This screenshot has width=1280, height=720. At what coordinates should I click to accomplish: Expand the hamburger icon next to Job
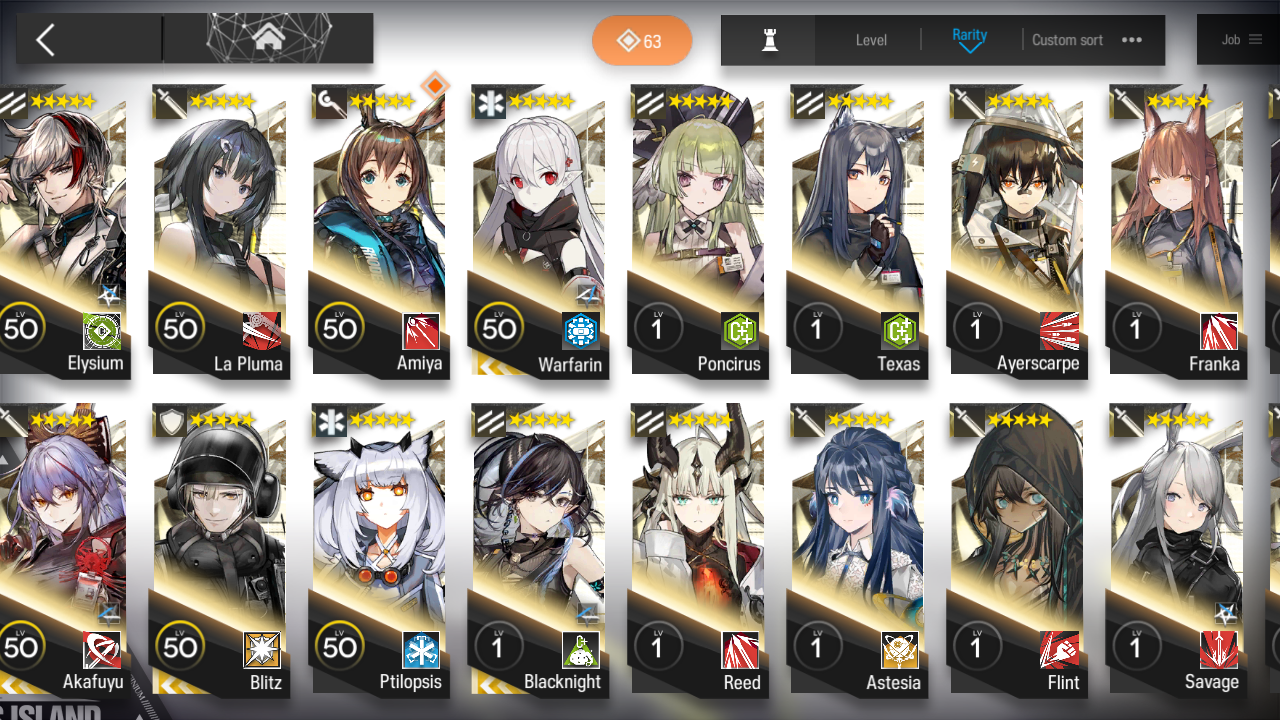(x=1258, y=39)
